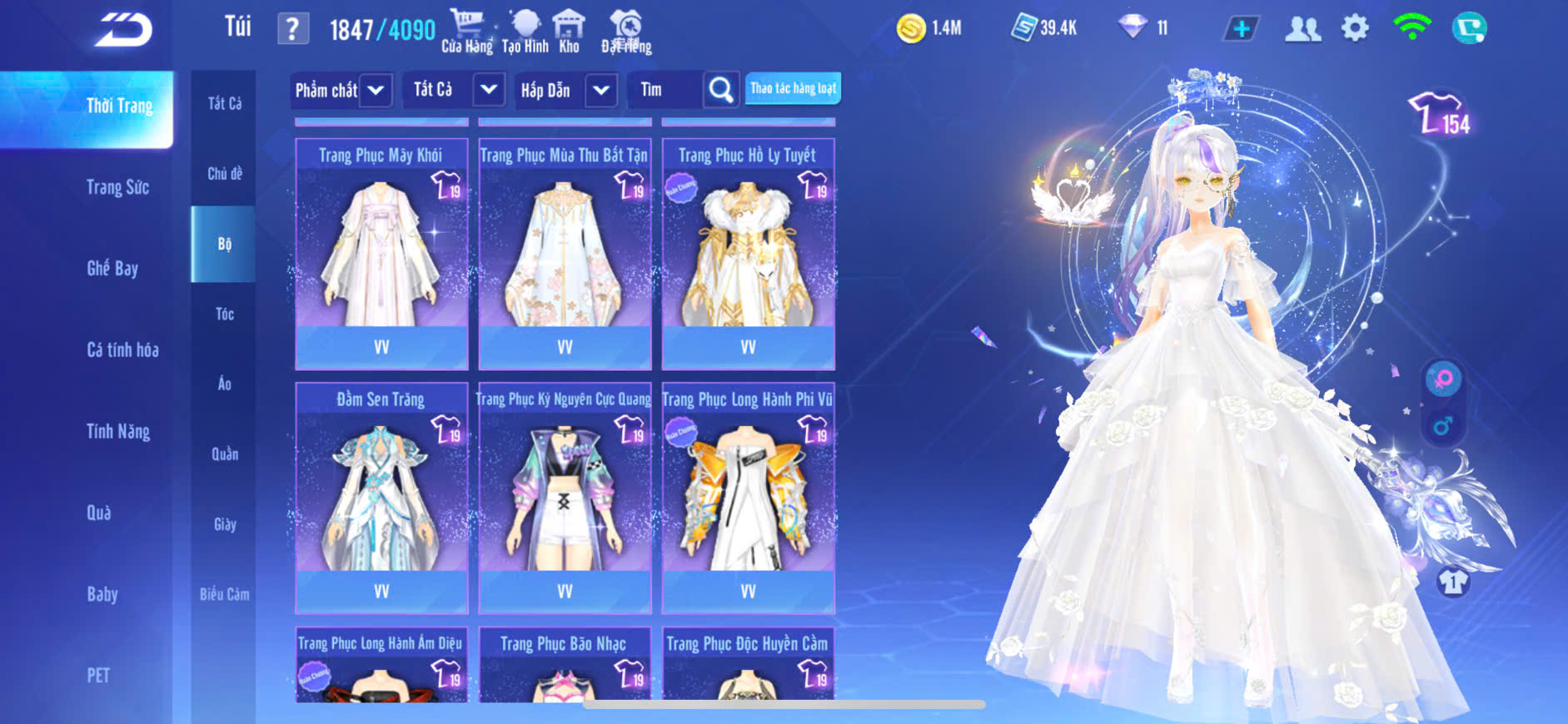The image size is (1568, 724).
Task: Open the question mark help button
Action: 292,30
